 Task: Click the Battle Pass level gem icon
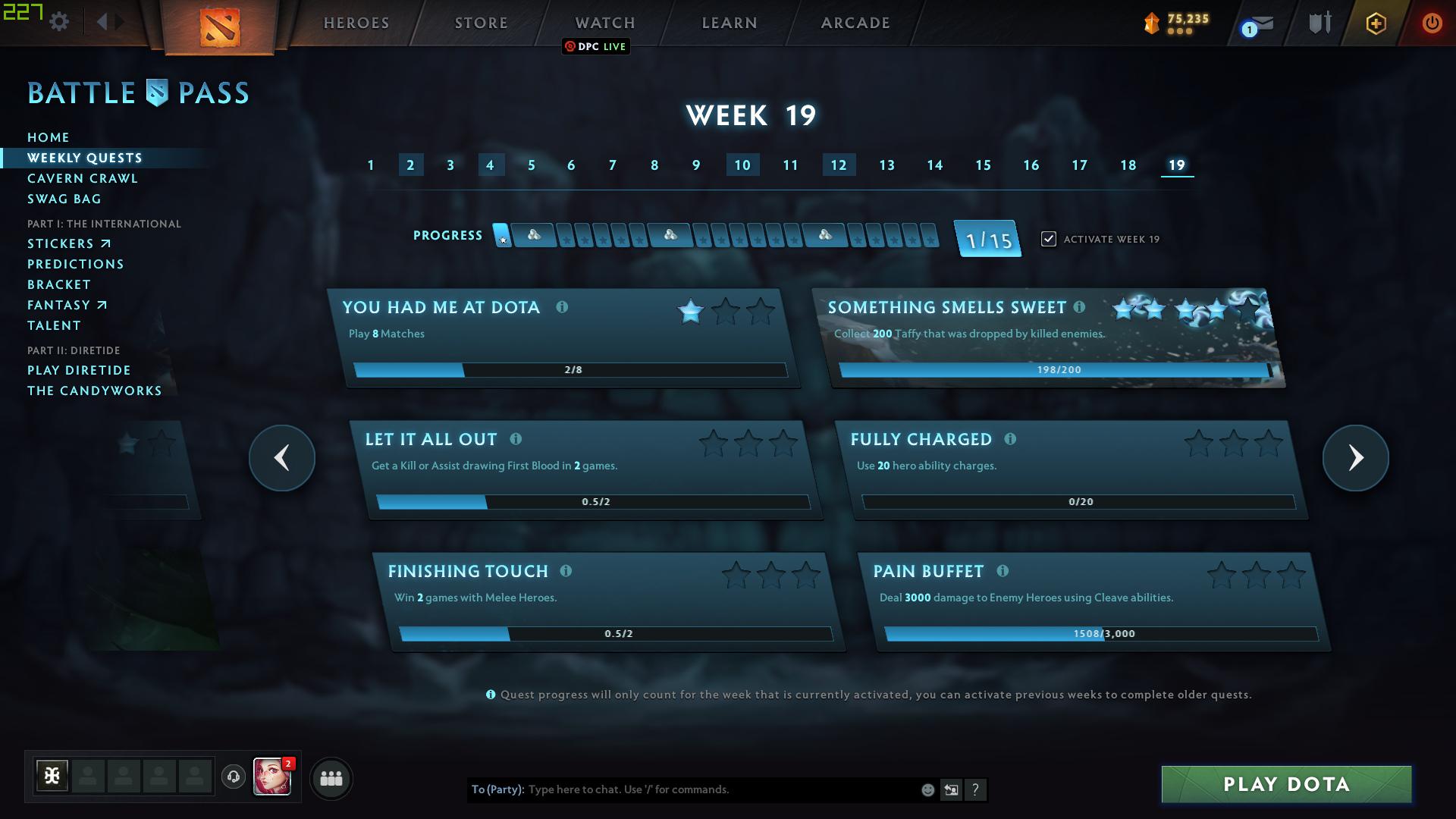pos(1152,24)
